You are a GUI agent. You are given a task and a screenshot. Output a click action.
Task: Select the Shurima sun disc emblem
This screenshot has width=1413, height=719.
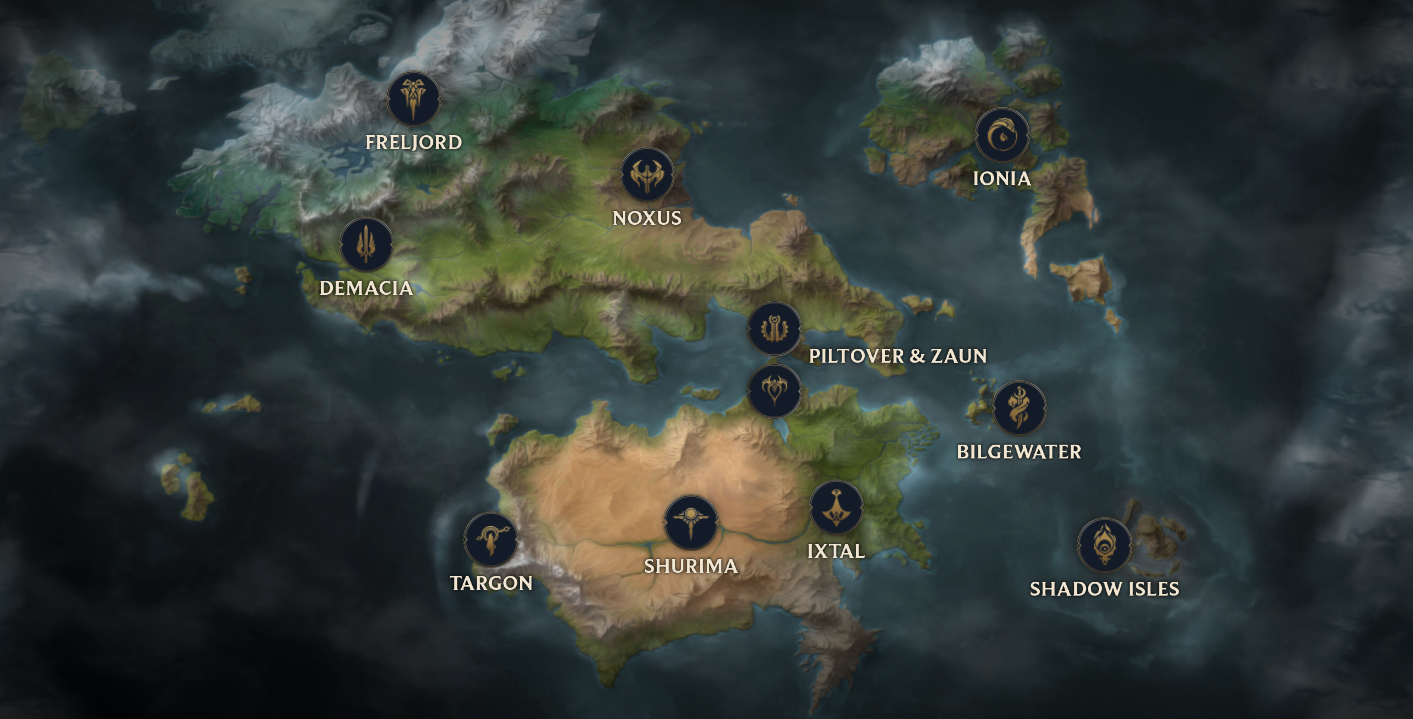(x=691, y=522)
